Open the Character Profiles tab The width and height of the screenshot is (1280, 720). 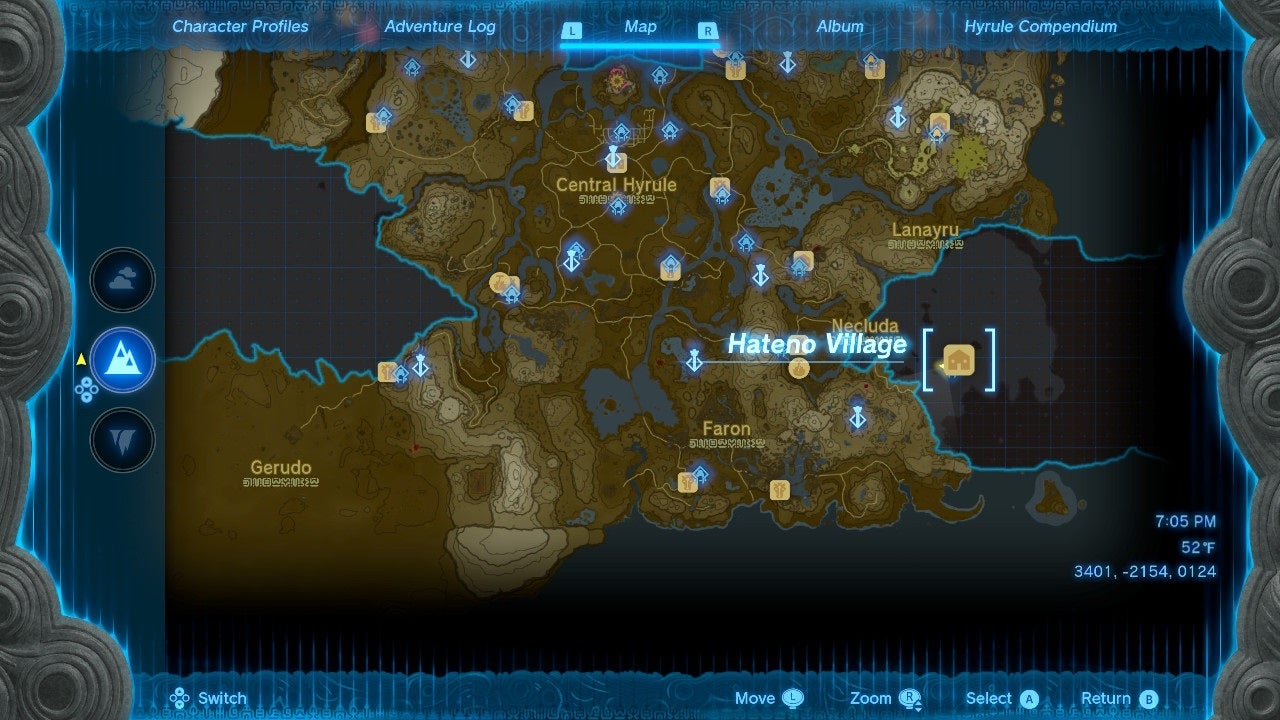(x=240, y=26)
